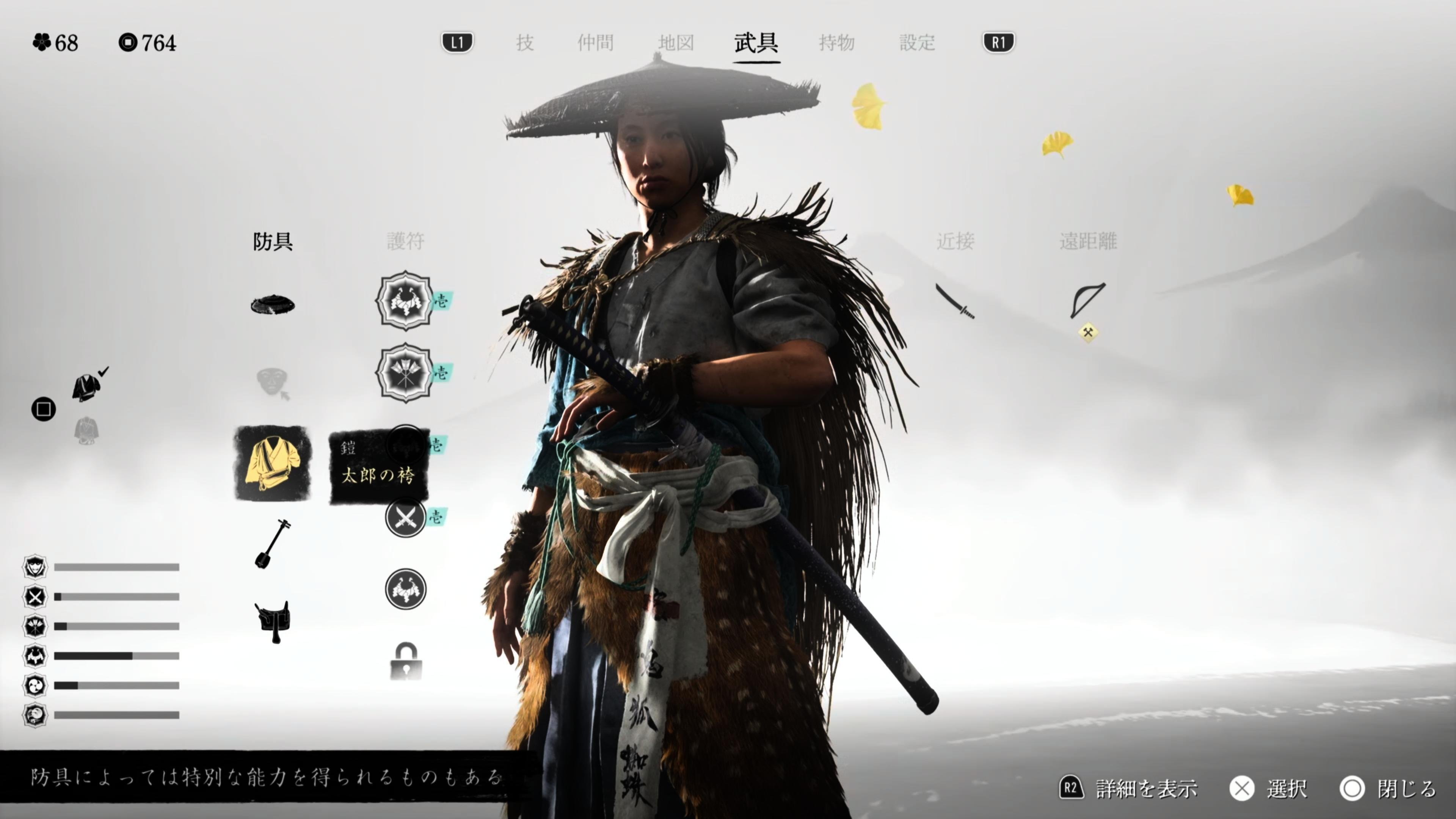The width and height of the screenshot is (1456, 819).
Task: Switch to the 技 tab
Action: point(524,42)
